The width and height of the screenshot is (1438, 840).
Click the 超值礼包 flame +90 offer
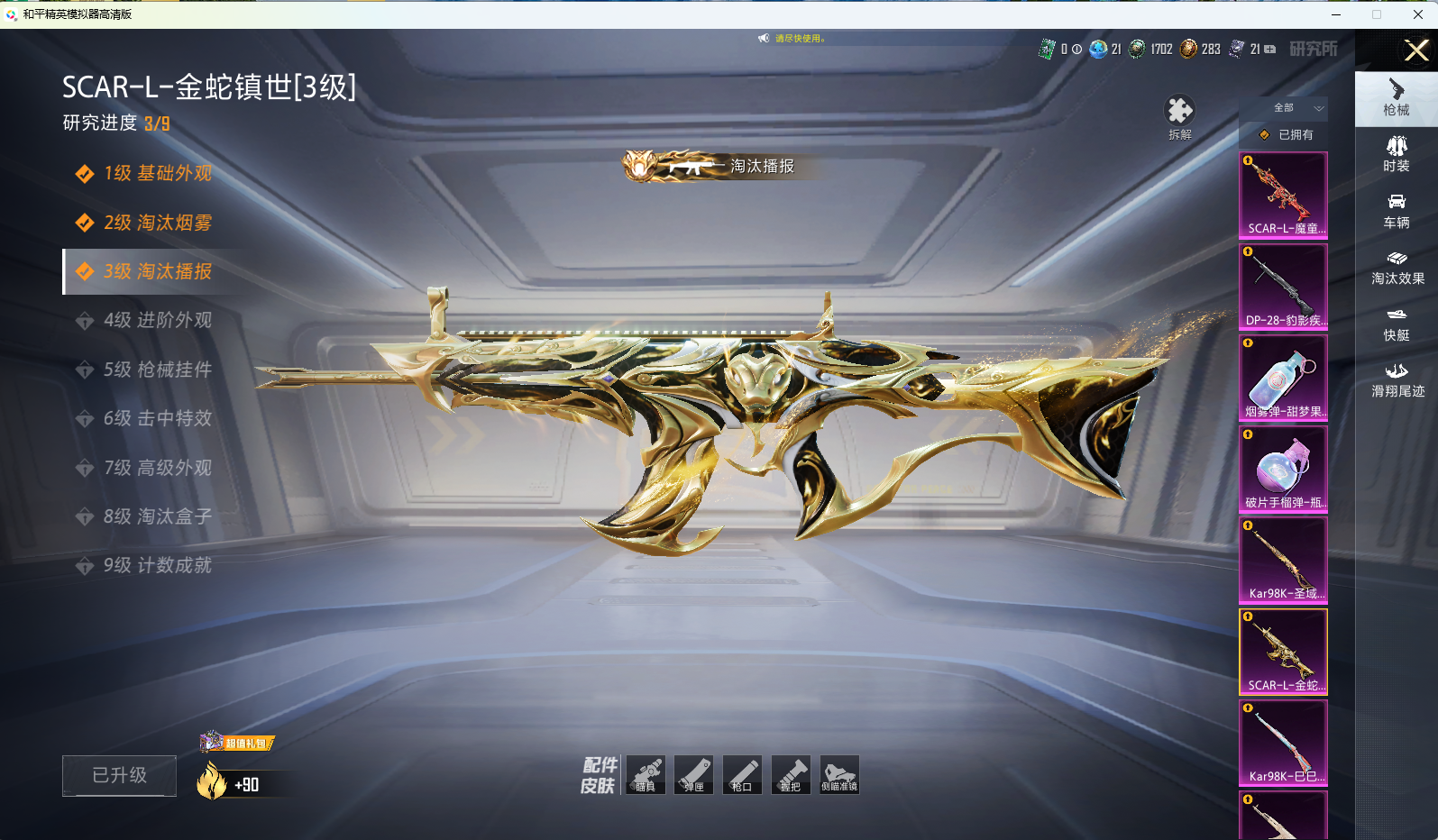pyautogui.click(x=238, y=777)
